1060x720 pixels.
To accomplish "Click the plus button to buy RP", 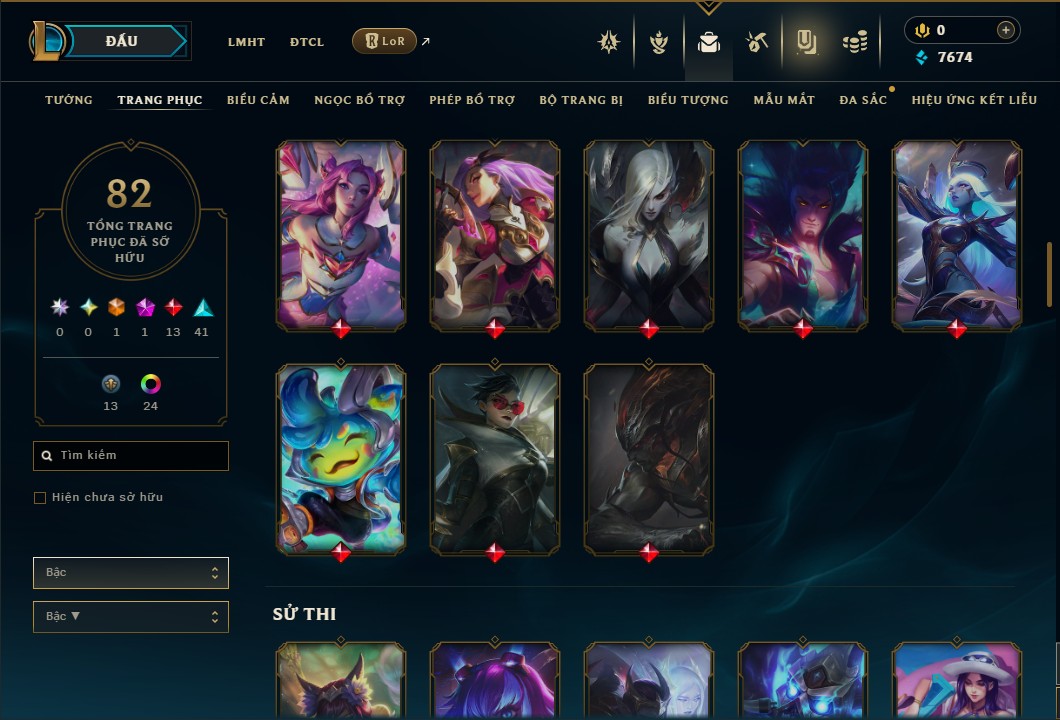I will tap(1005, 30).
